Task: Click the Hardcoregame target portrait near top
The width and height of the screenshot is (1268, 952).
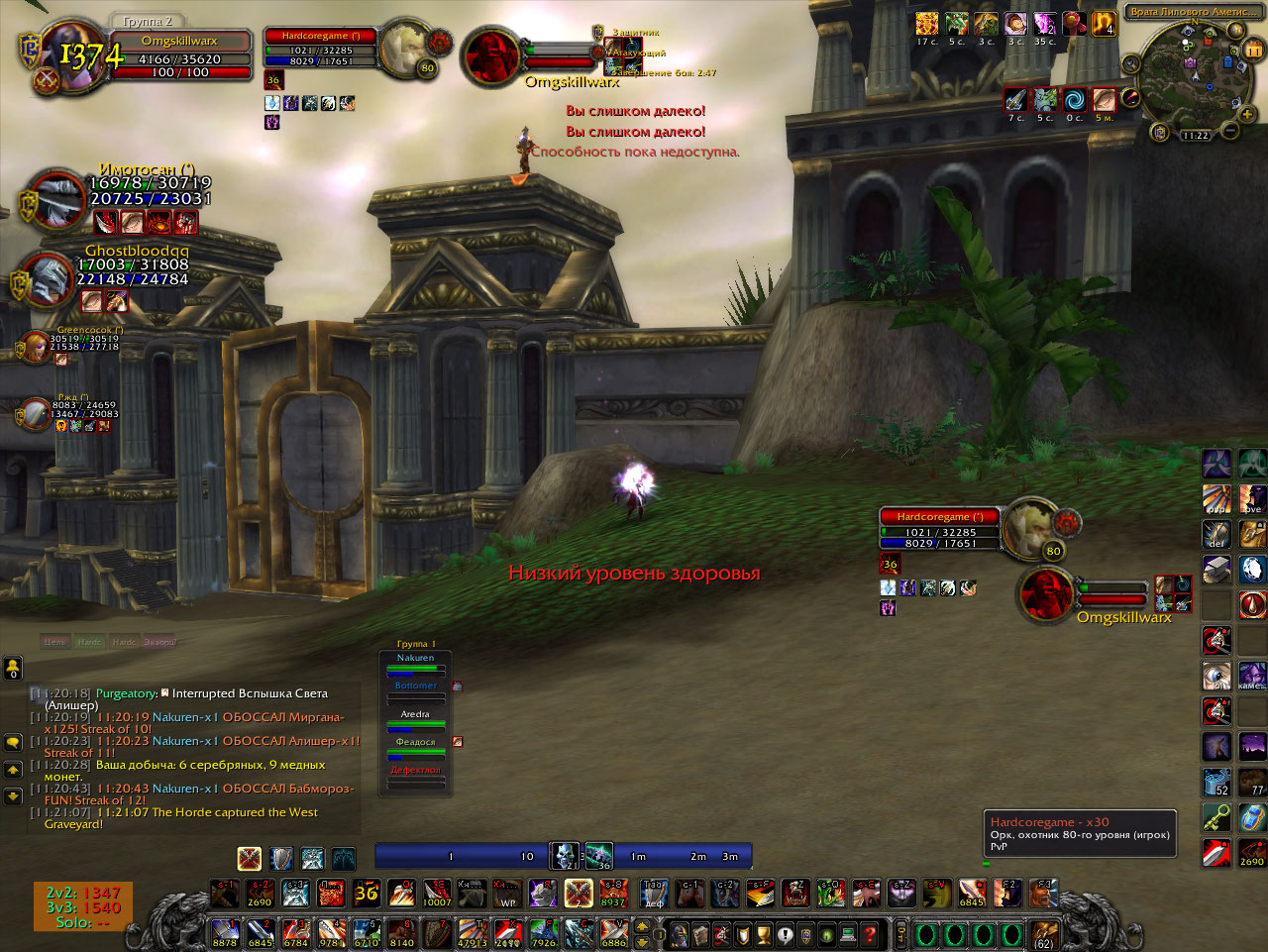Action: 404,48
